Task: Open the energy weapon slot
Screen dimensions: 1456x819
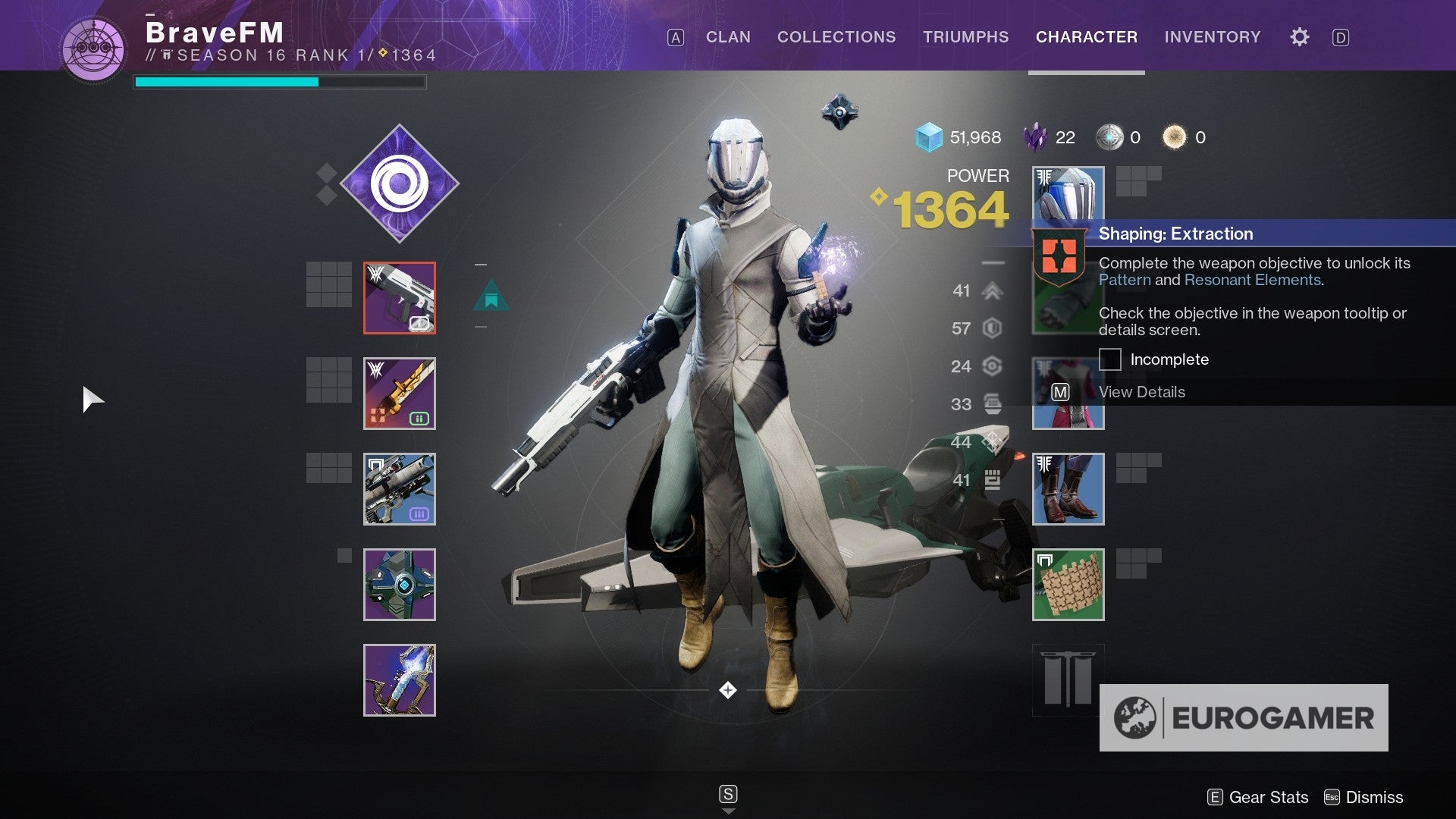Action: [400, 394]
